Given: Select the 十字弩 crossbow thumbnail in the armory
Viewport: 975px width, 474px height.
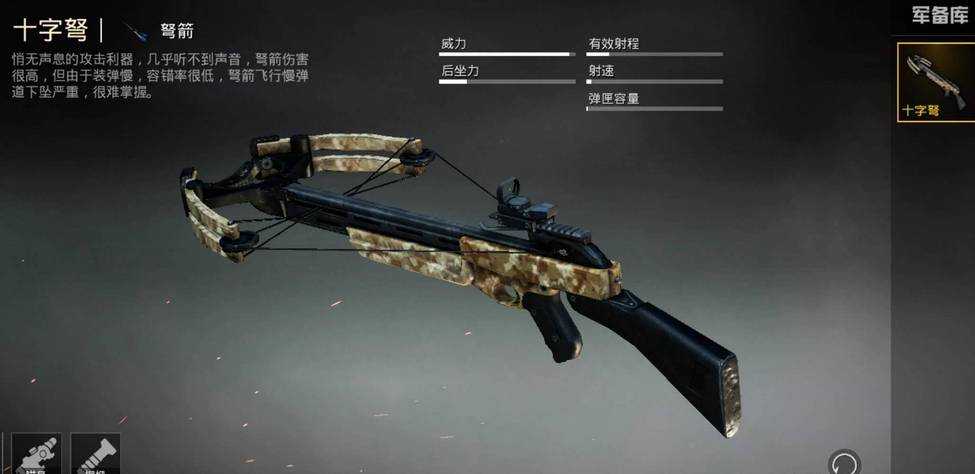Looking at the screenshot, I should coord(935,81).
